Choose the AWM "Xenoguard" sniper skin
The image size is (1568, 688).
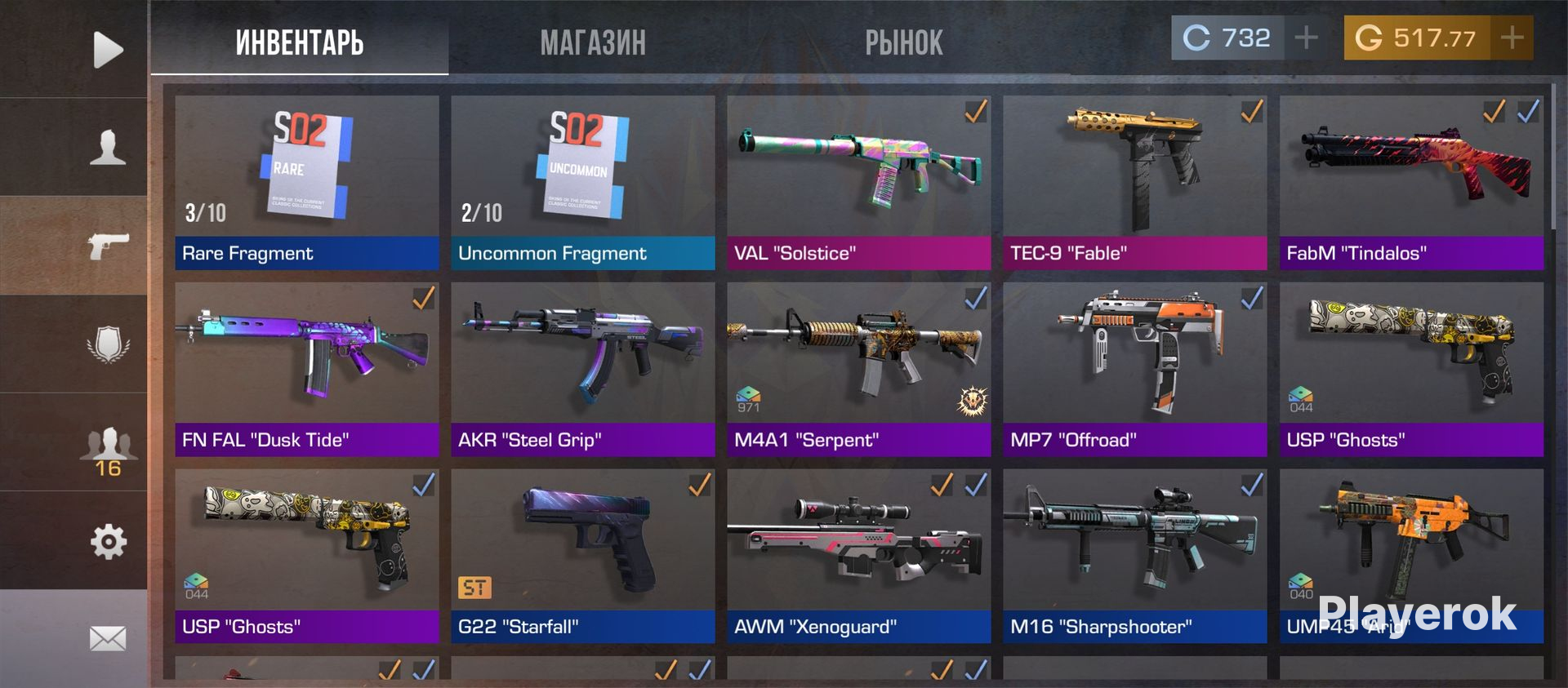pos(858,556)
